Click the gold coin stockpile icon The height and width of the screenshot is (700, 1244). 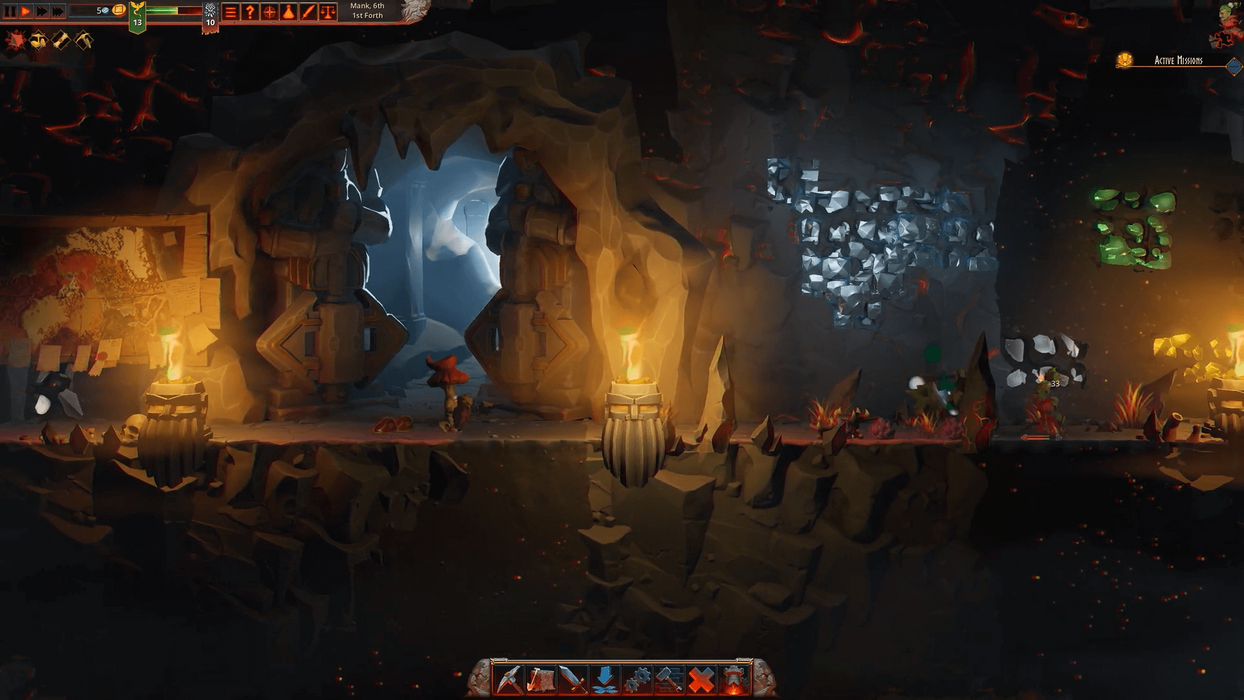coord(118,10)
